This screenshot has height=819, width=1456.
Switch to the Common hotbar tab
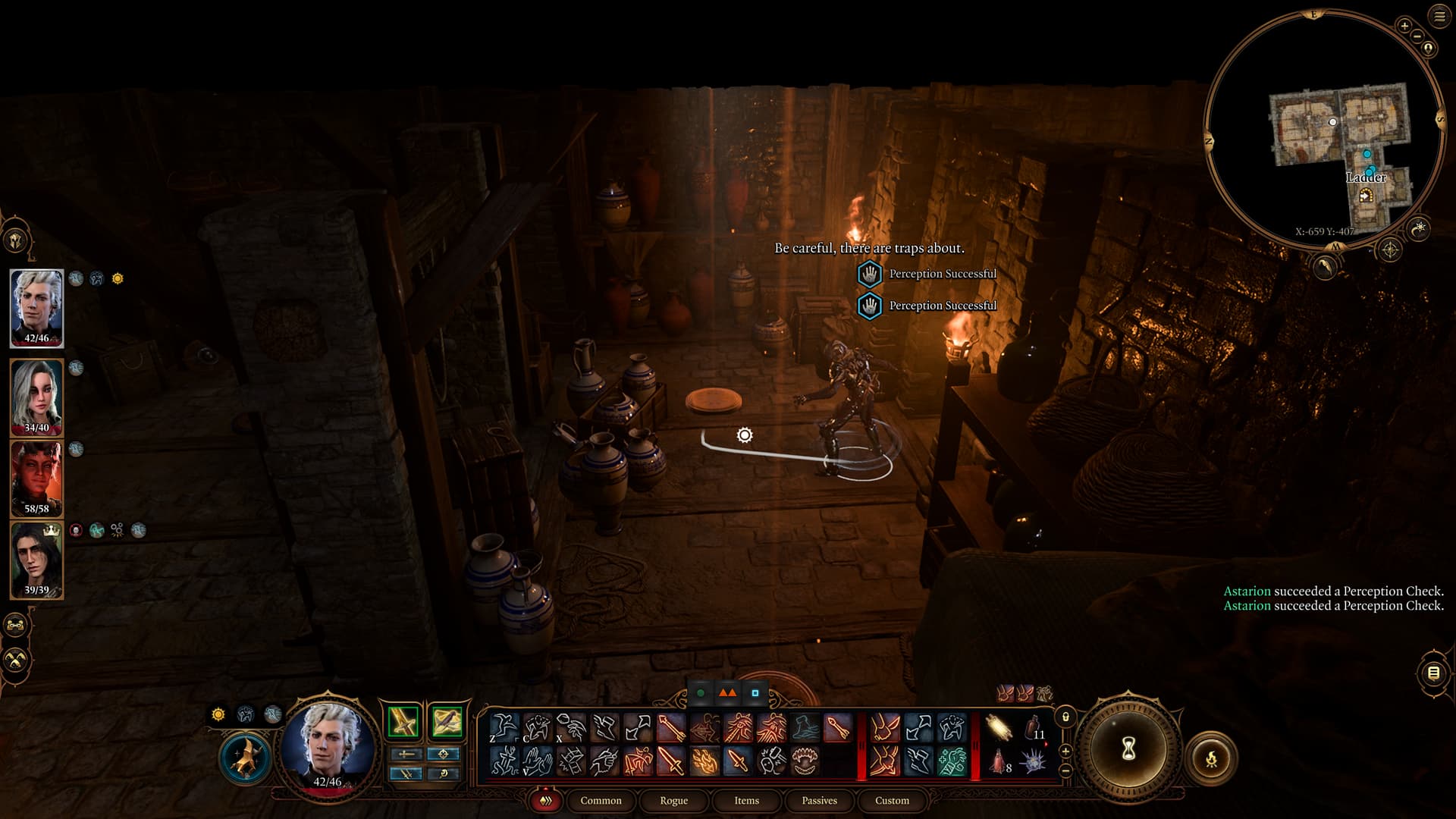(x=601, y=801)
